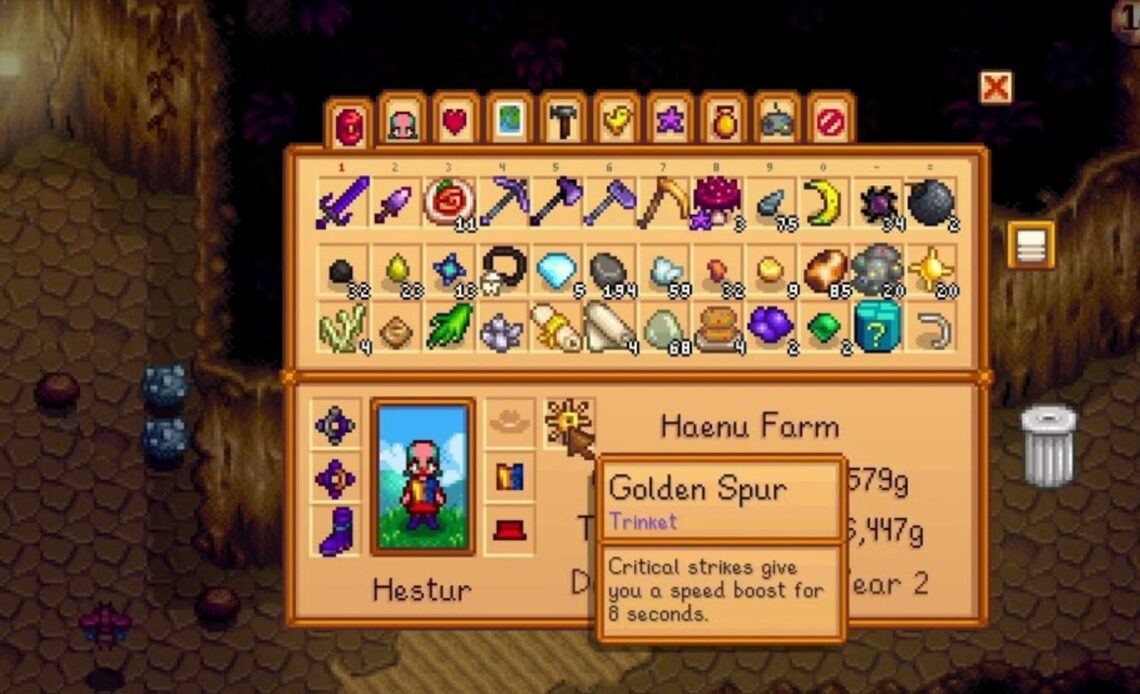This screenshot has height=694, width=1140.
Task: Show the purple star powers tab
Action: tap(669, 122)
